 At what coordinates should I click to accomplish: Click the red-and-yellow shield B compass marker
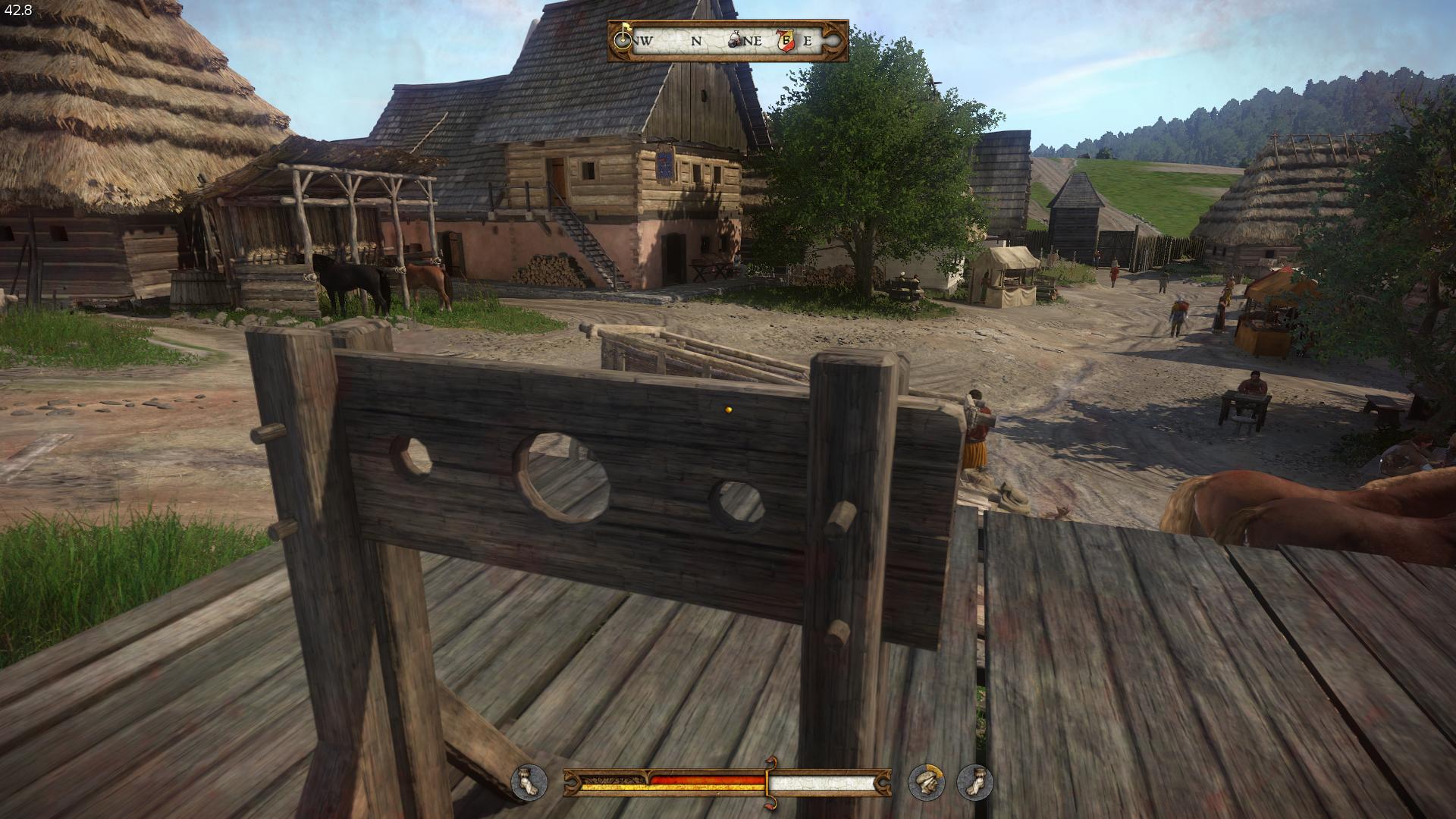[x=787, y=41]
